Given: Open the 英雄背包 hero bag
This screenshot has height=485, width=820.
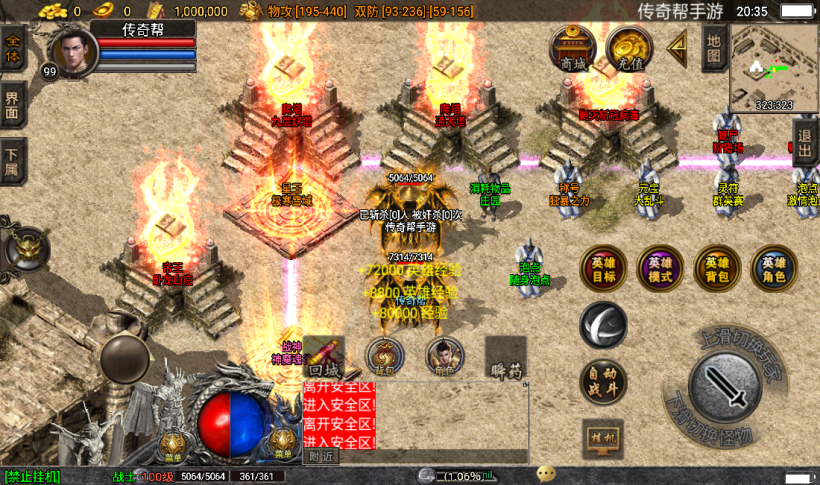Looking at the screenshot, I should coord(717,267).
